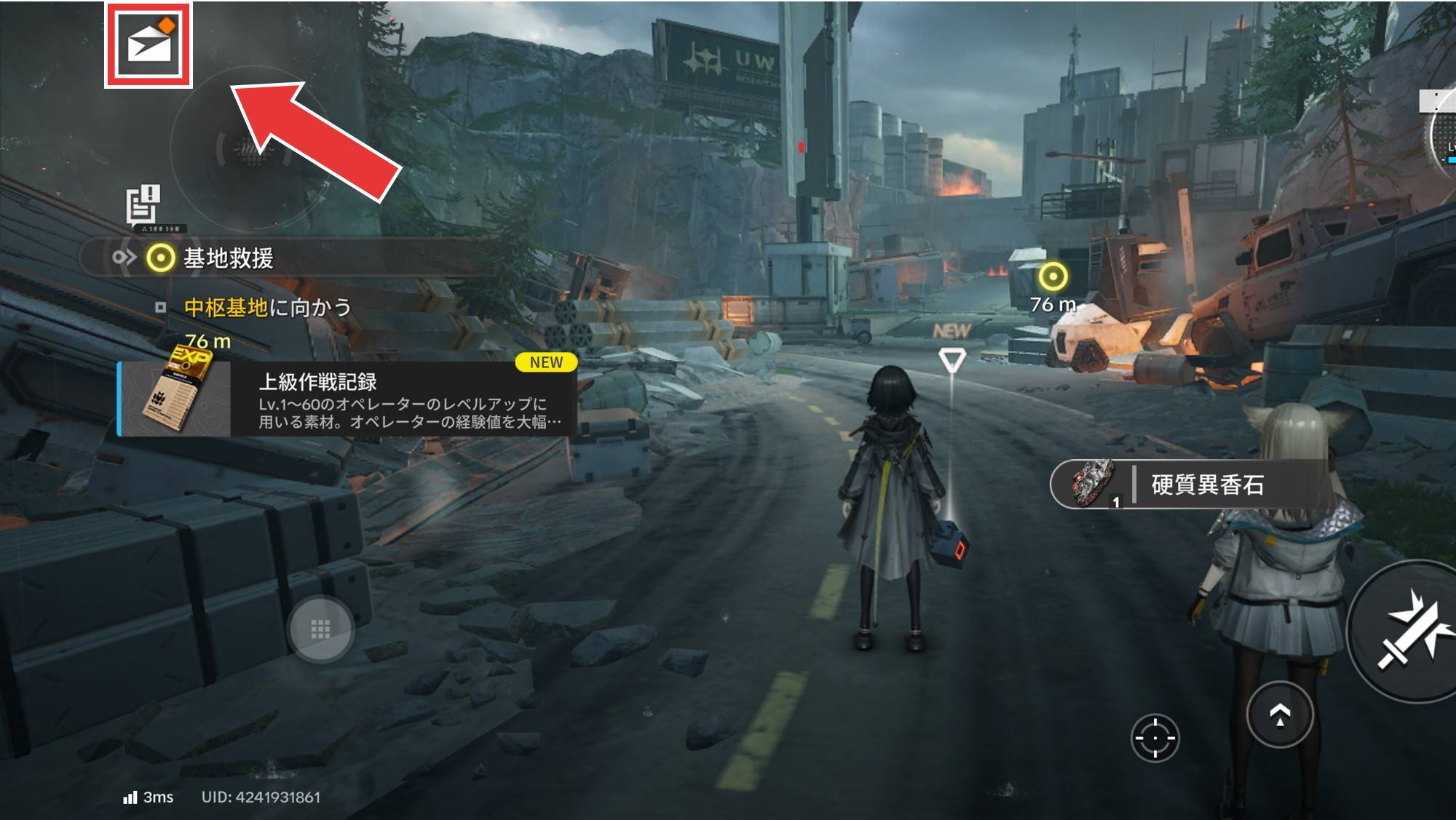Open the mail envelope icon
Screen dimensions: 1456x820
[x=149, y=45]
